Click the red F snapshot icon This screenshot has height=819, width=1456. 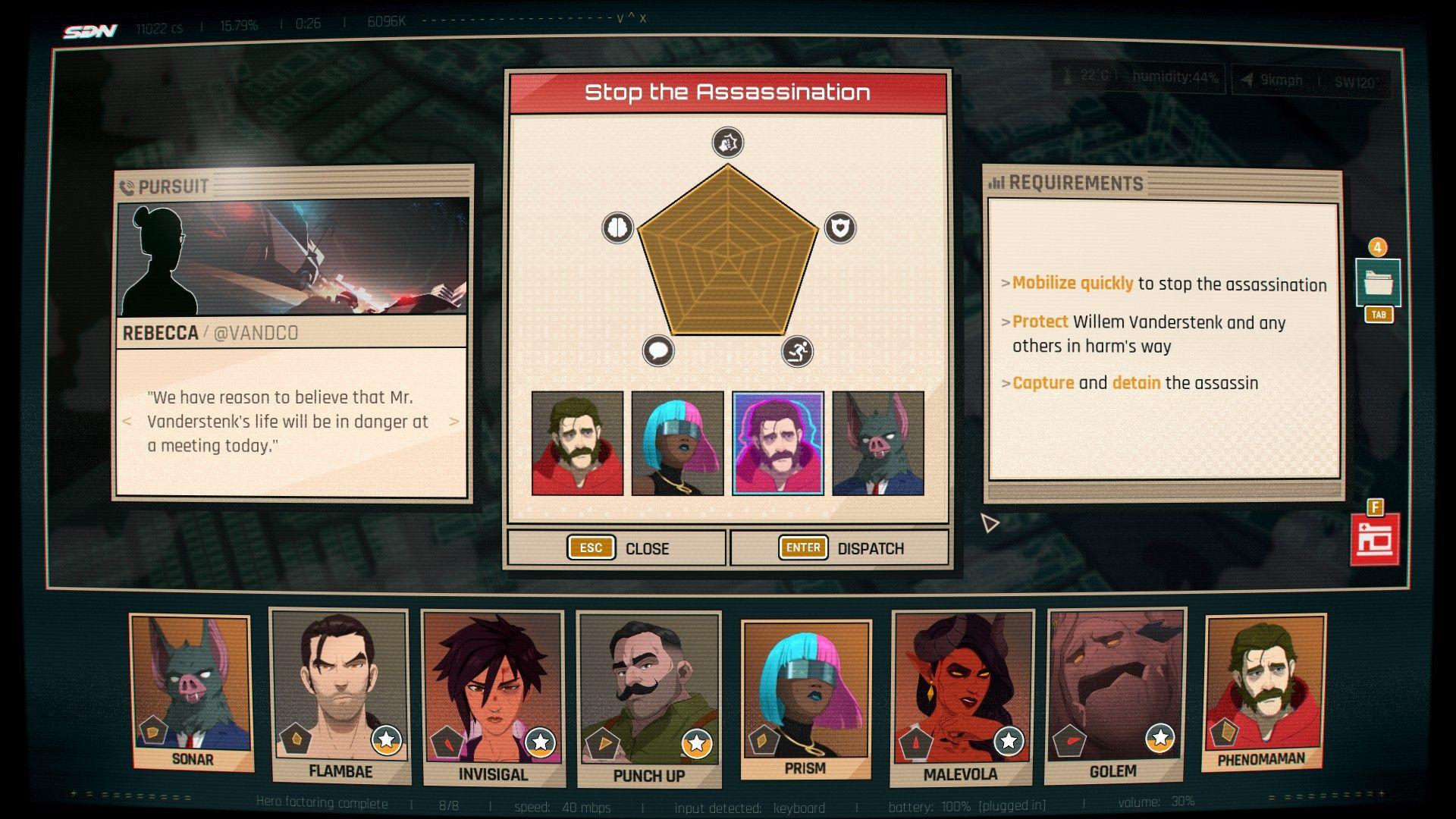(x=1376, y=541)
